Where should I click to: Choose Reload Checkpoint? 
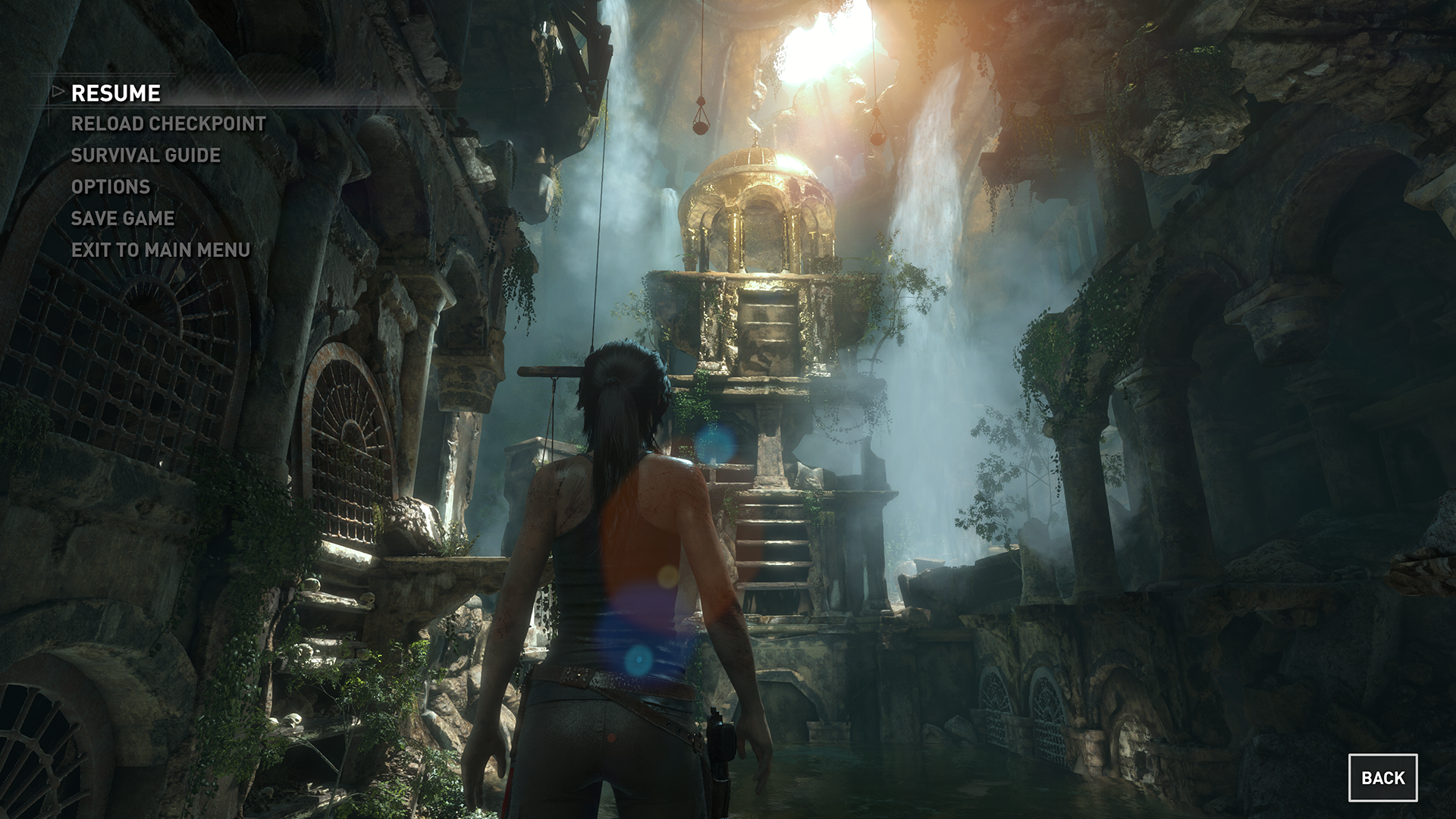coord(168,124)
